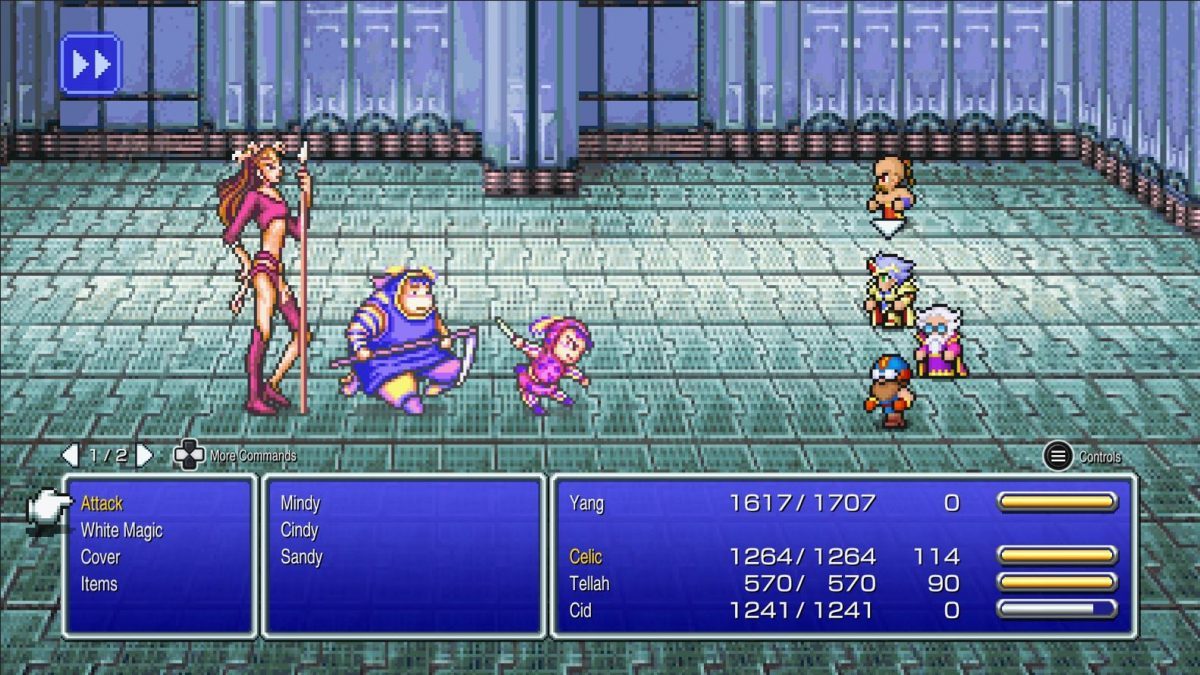Toggle the fast-forward battle speed button
Screen dimensions: 1200x675
(90, 63)
